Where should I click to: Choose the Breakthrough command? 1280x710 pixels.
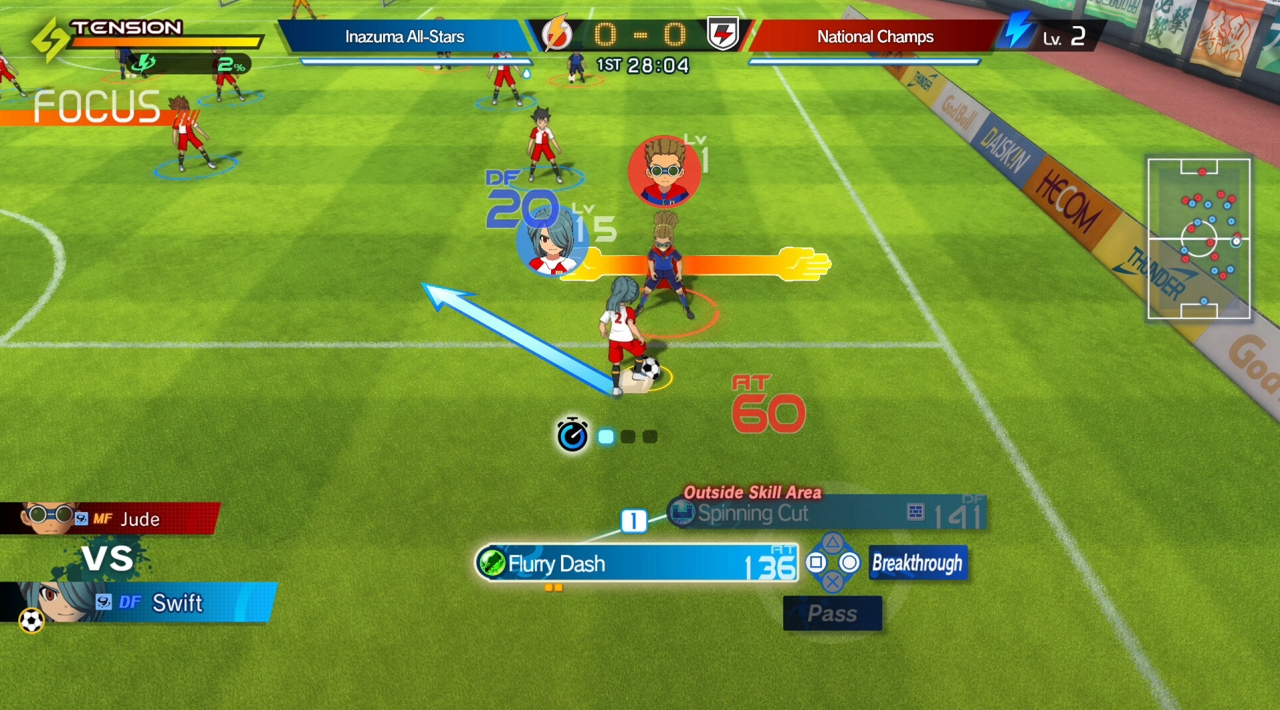[917, 564]
